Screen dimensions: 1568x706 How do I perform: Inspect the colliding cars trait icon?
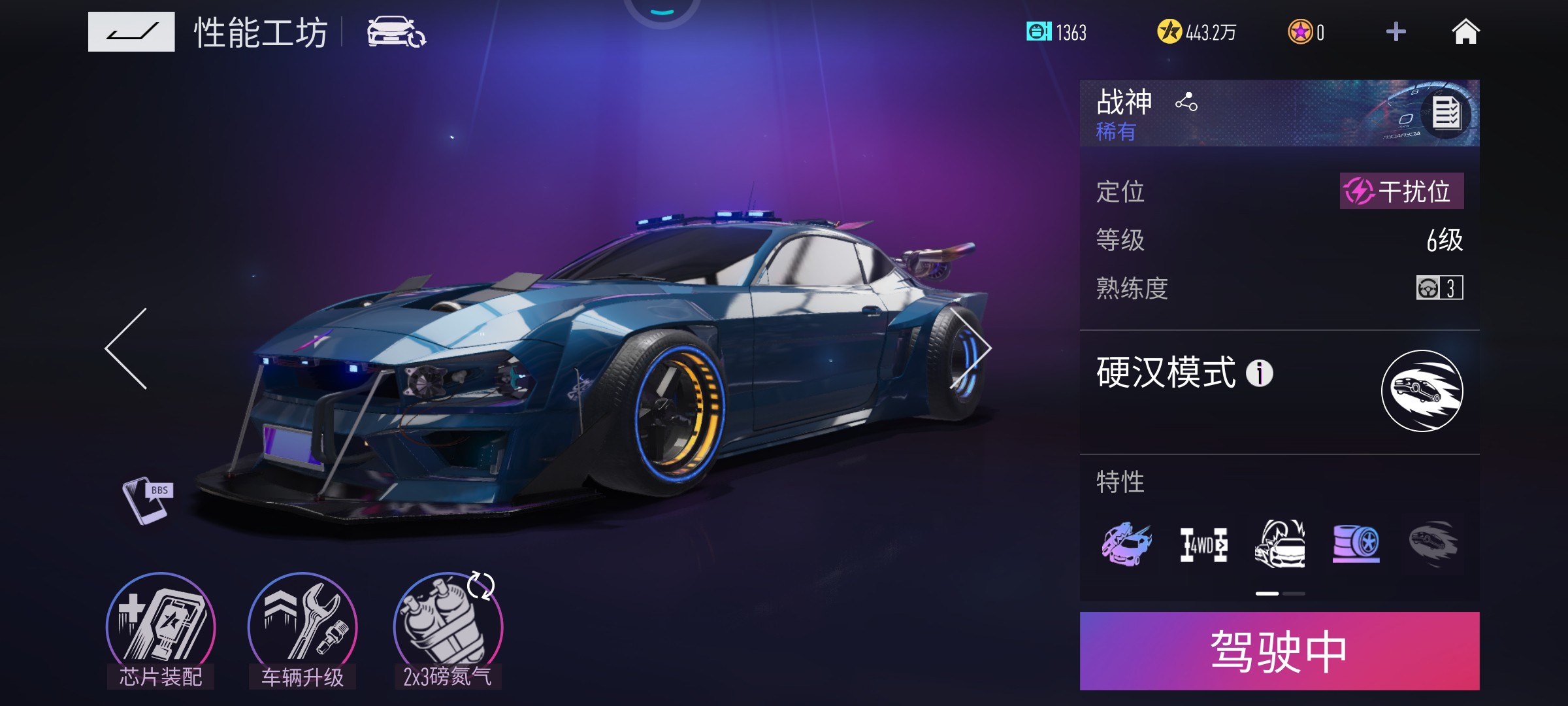tap(1126, 544)
